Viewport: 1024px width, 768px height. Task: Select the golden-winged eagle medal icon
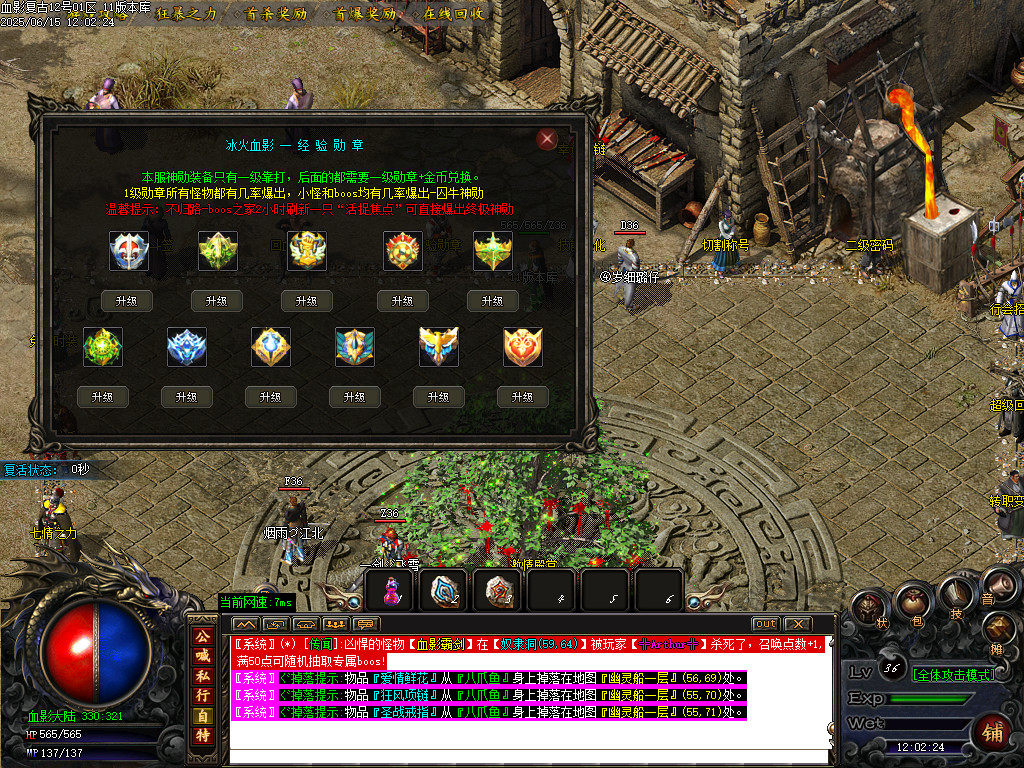click(x=439, y=346)
